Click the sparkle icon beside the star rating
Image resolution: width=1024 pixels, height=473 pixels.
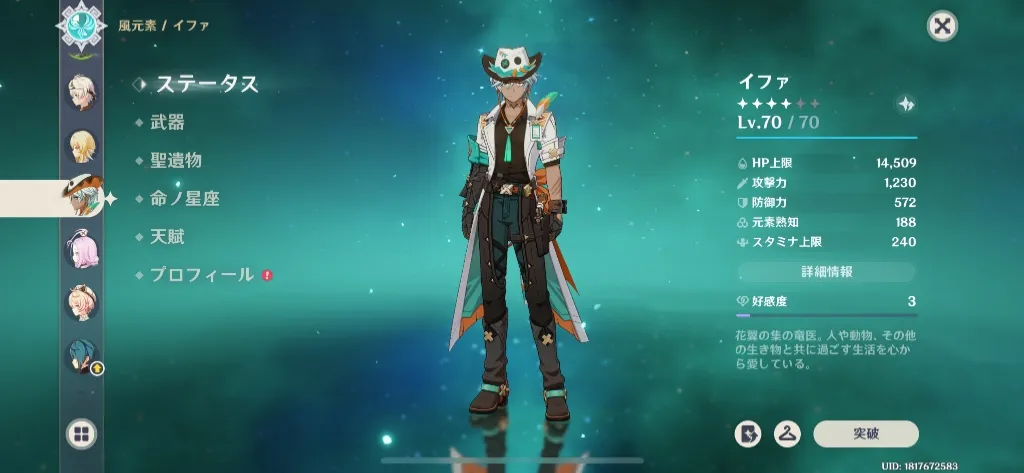[x=906, y=104]
